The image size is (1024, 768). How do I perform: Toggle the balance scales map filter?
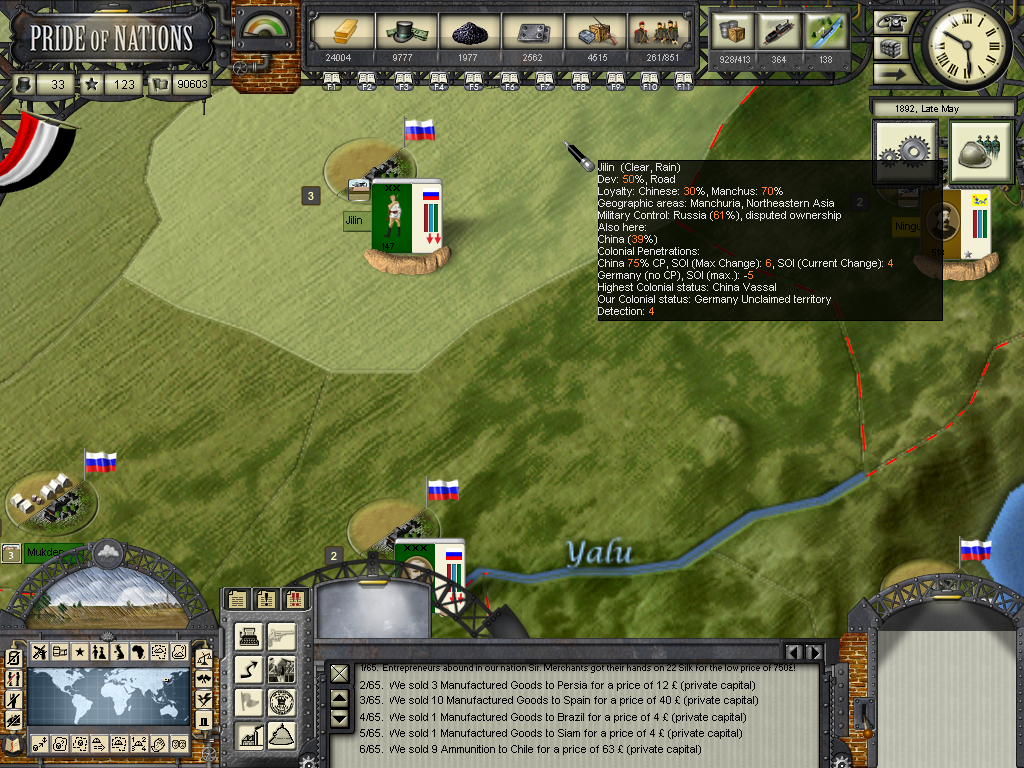[x=204, y=657]
